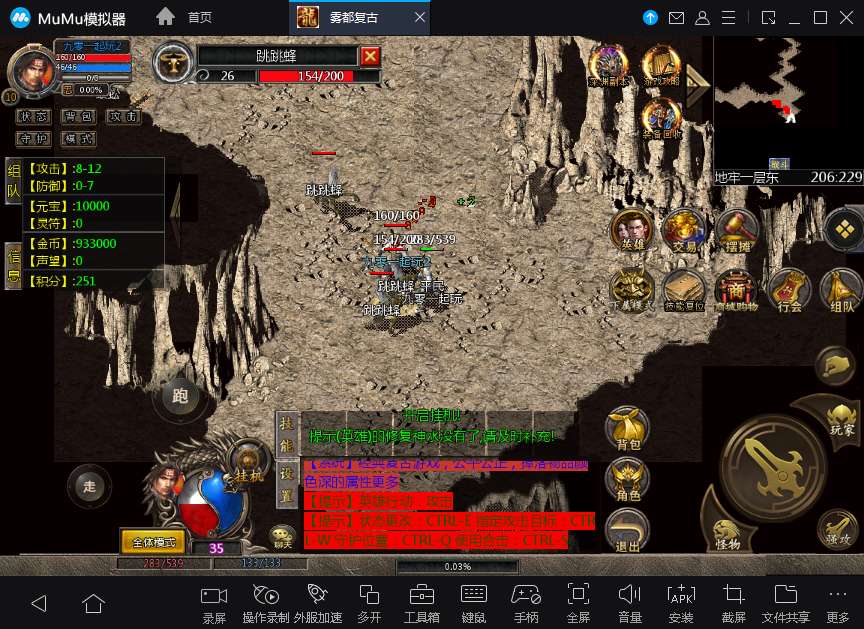
Task: Switch to 跑 run movement mode
Action: point(180,396)
